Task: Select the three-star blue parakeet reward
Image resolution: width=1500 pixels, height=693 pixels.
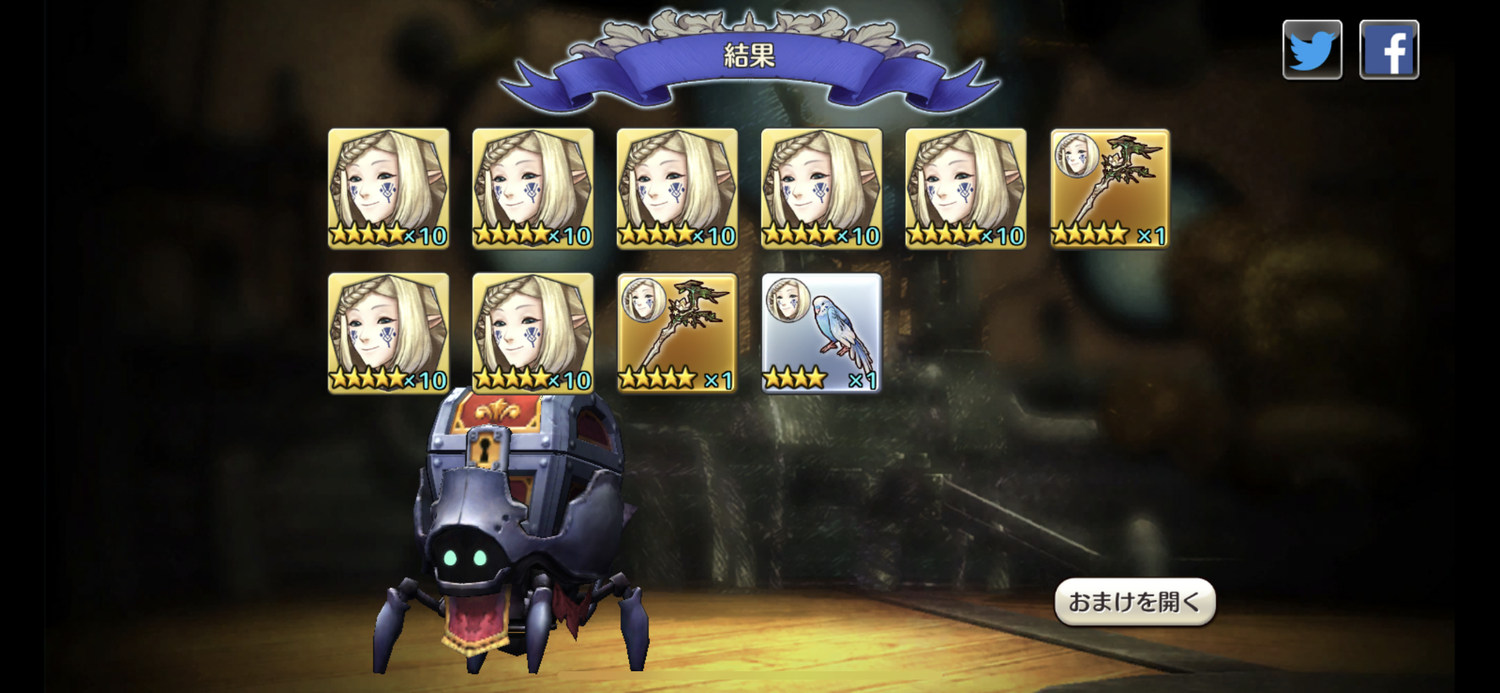Action: tap(821, 333)
